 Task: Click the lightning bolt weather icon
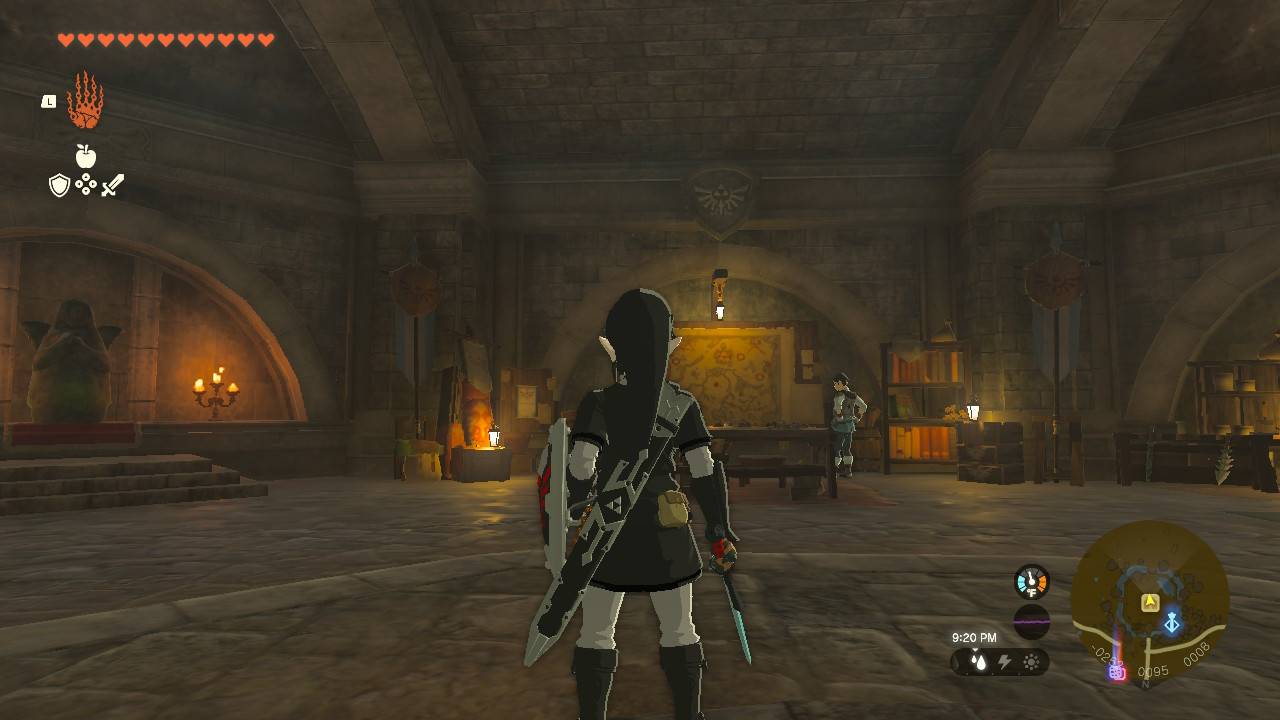[1004, 660]
